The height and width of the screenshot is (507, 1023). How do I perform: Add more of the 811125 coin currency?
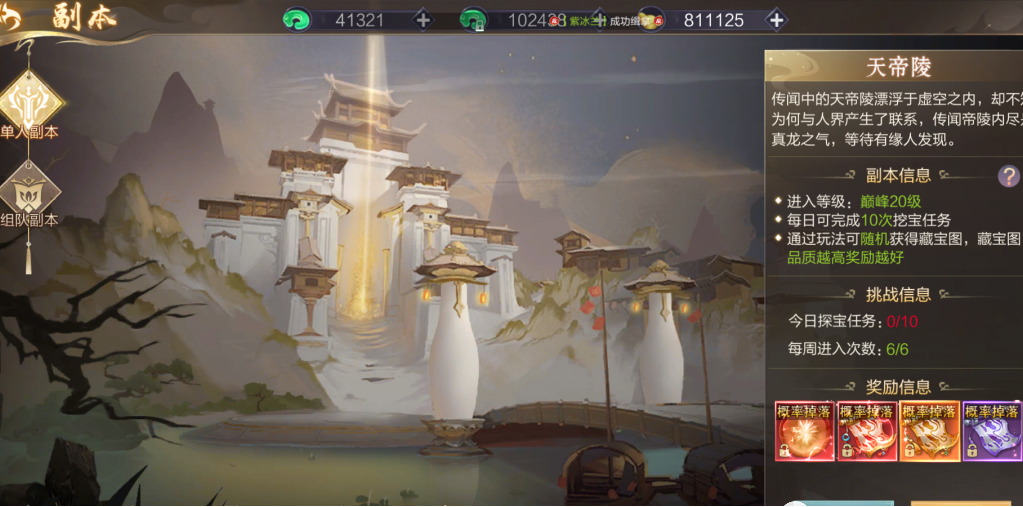[775, 20]
